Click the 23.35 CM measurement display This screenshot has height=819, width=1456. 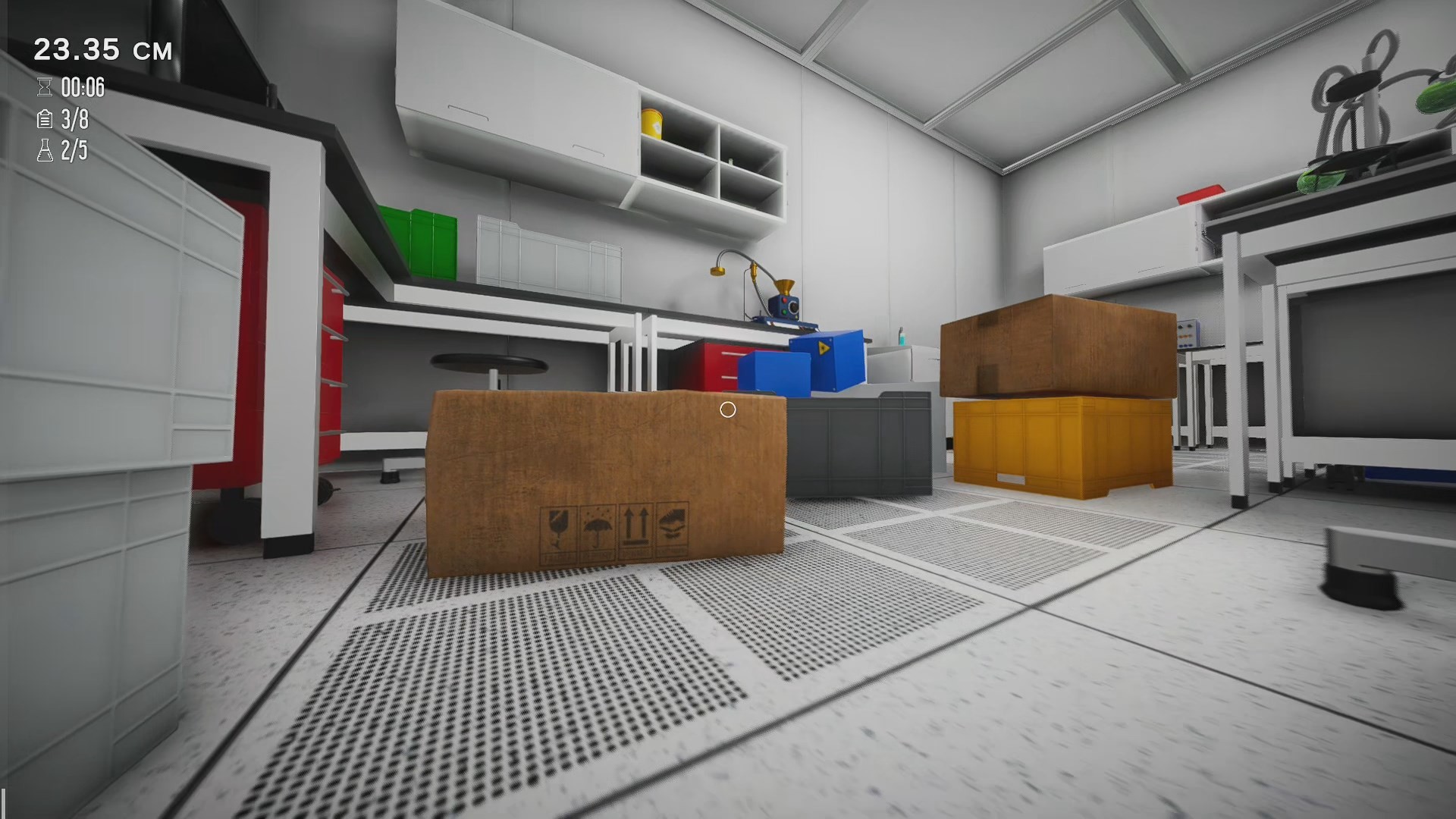104,50
